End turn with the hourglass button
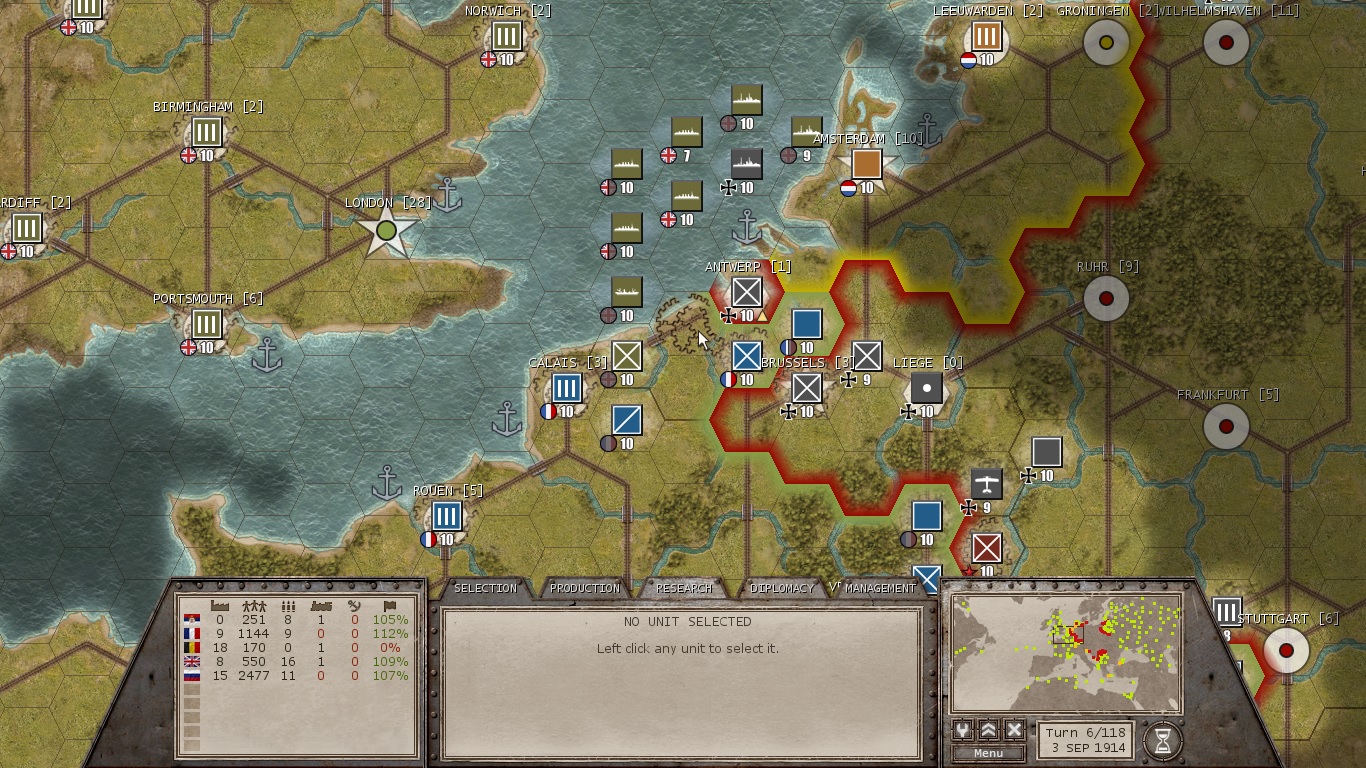Viewport: 1366px width, 768px height. [x=1162, y=741]
